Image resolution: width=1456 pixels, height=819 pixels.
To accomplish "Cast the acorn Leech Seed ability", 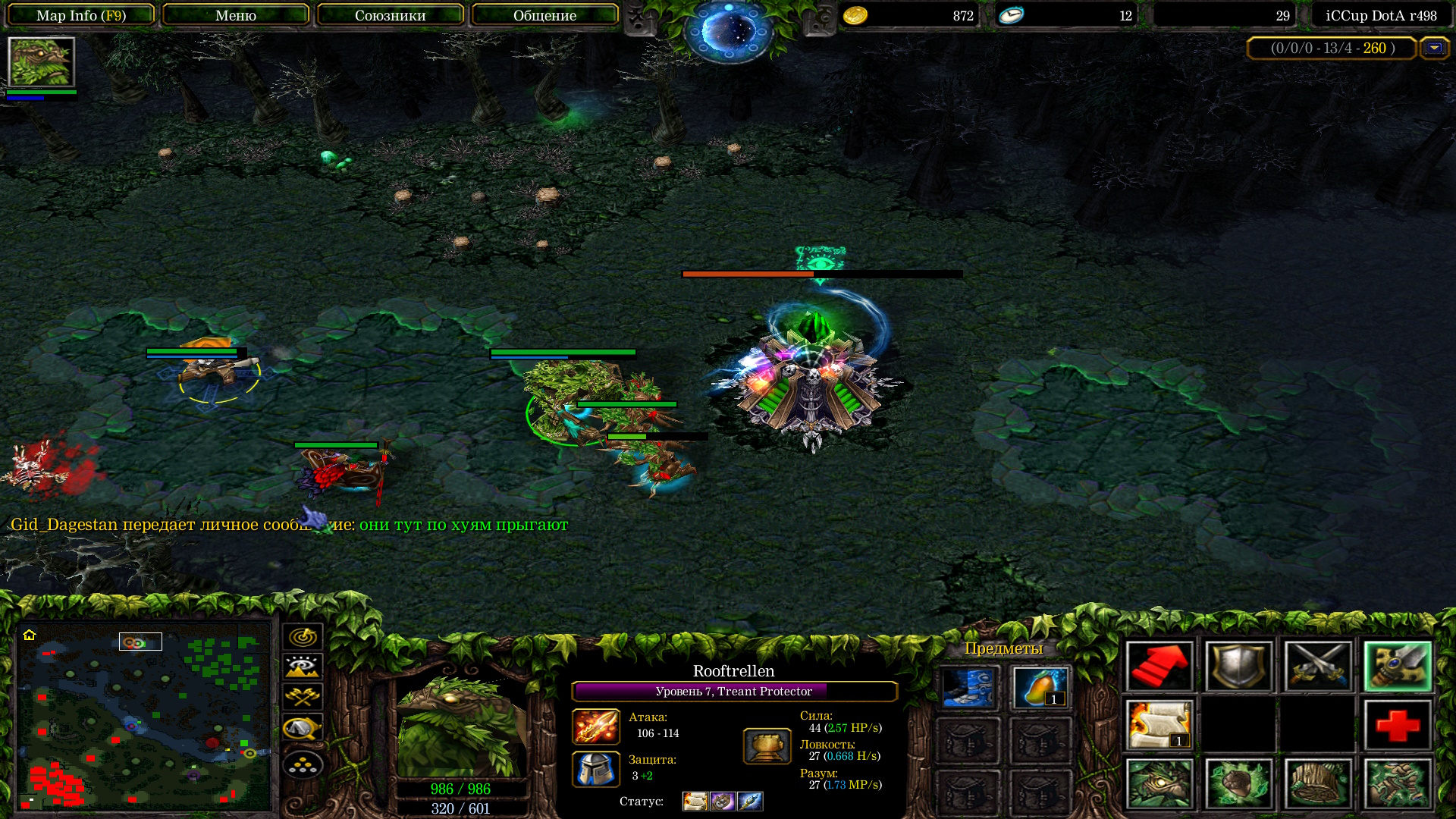I will click(x=1238, y=783).
